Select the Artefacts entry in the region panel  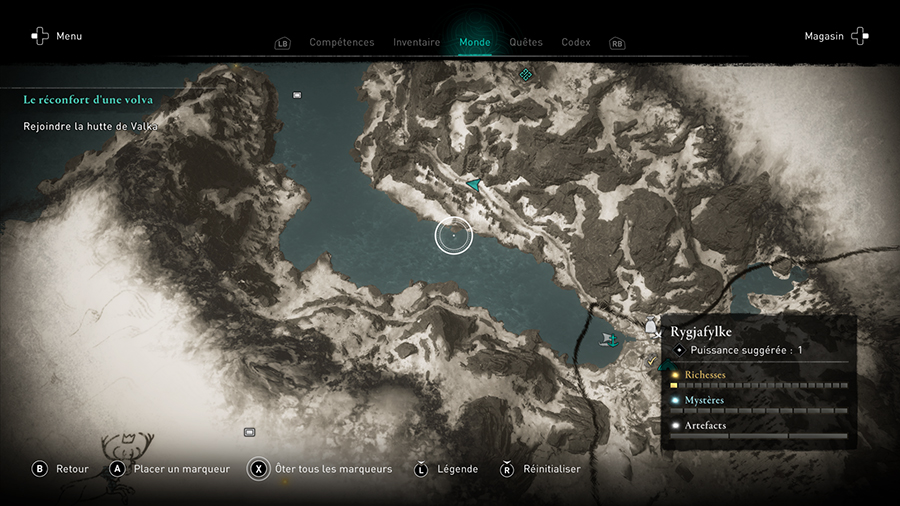pyautogui.click(x=705, y=426)
